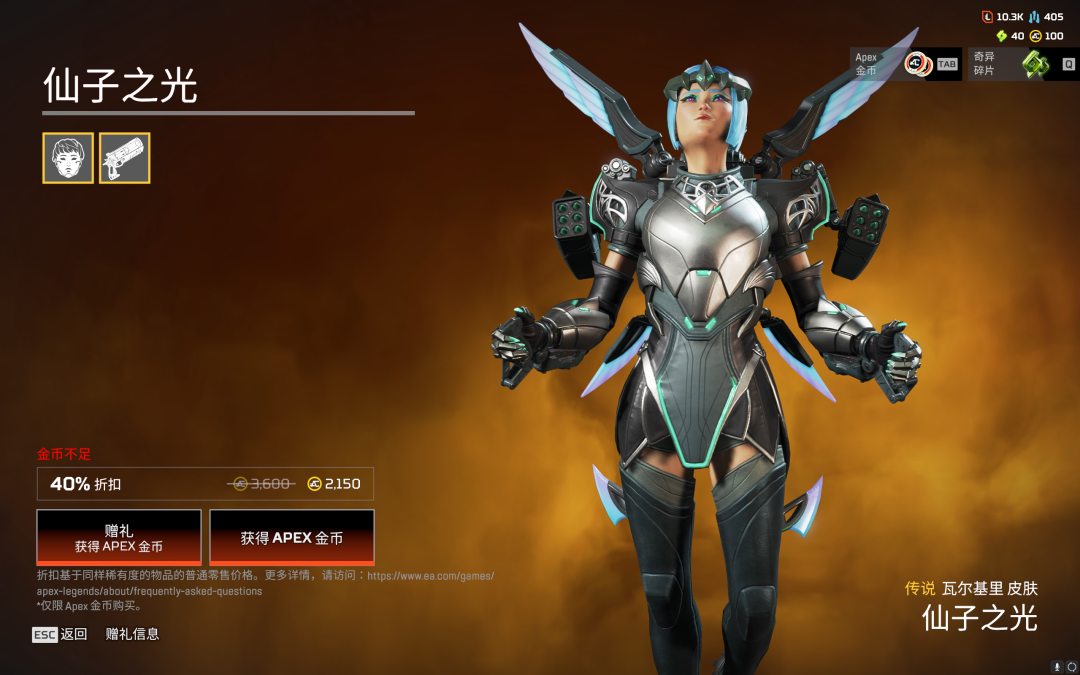Select the legend face skin thumbnail

(68, 158)
